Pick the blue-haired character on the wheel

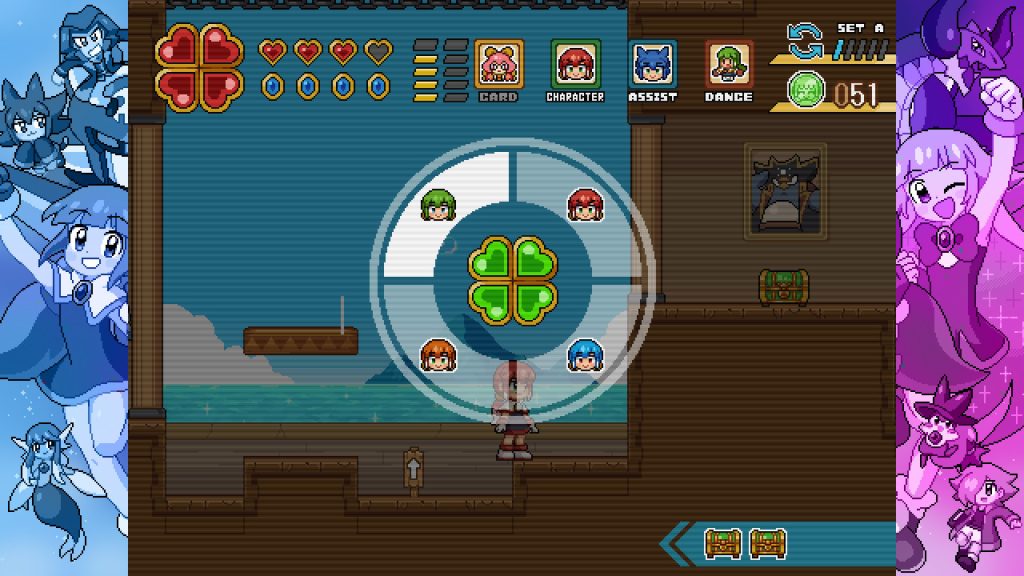(x=584, y=355)
